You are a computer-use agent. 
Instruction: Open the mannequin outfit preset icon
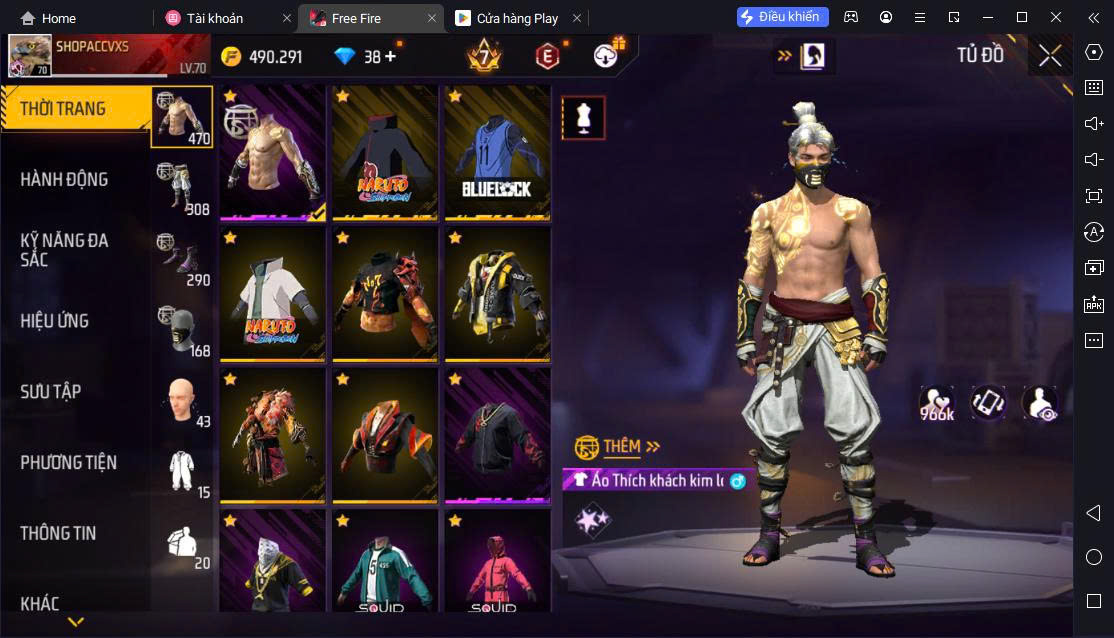coord(583,118)
